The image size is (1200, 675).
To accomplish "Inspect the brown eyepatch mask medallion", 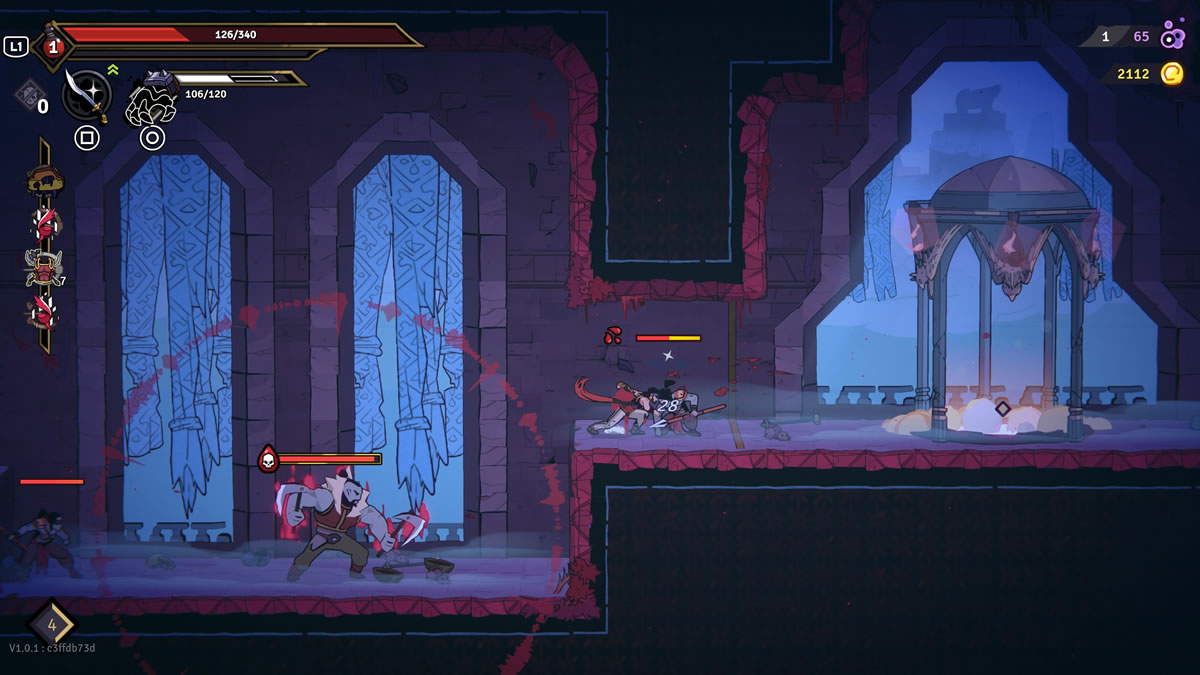I will point(45,181).
